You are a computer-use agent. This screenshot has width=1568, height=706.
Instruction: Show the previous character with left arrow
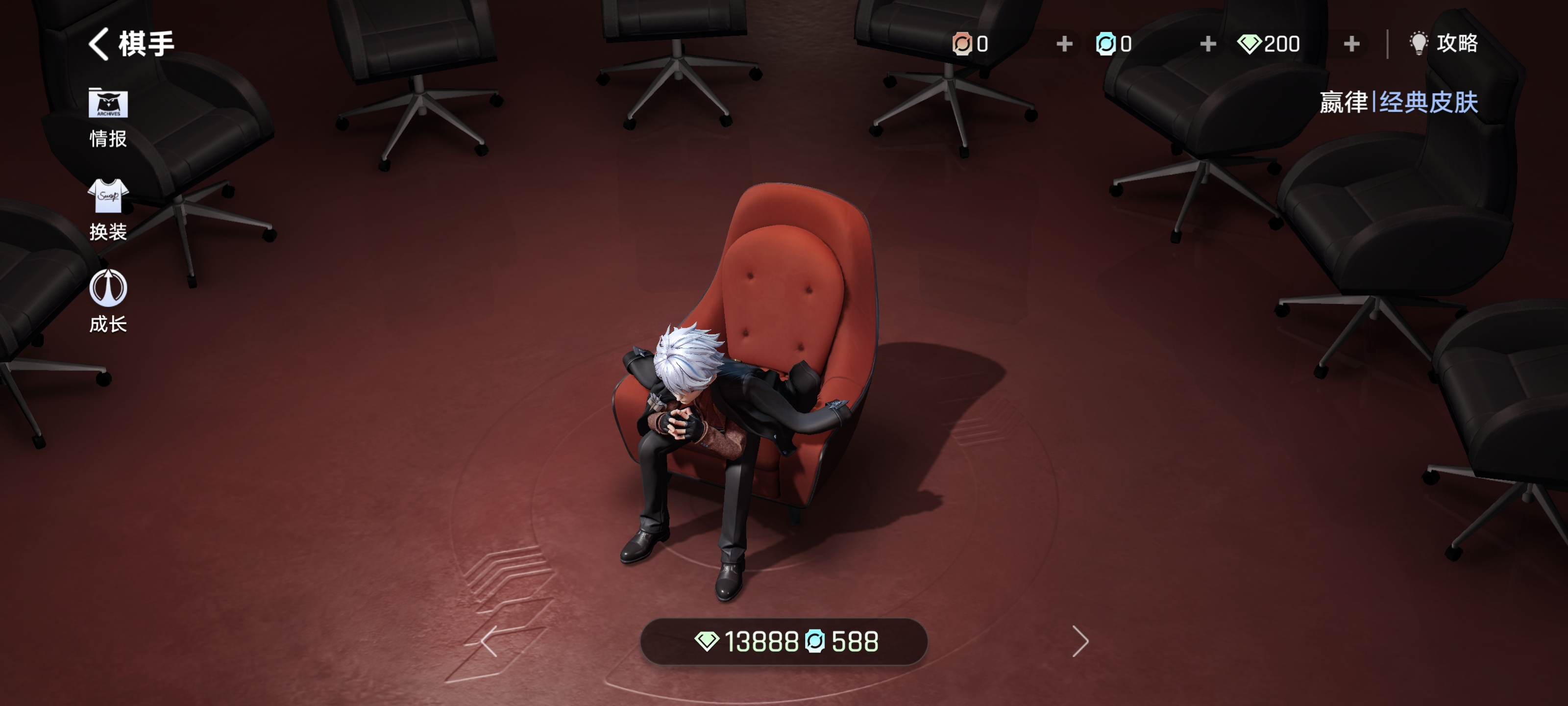tap(489, 641)
